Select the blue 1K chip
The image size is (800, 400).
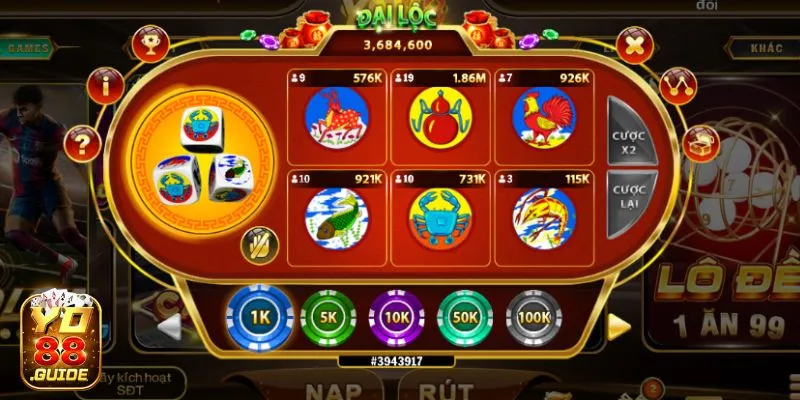[260, 318]
